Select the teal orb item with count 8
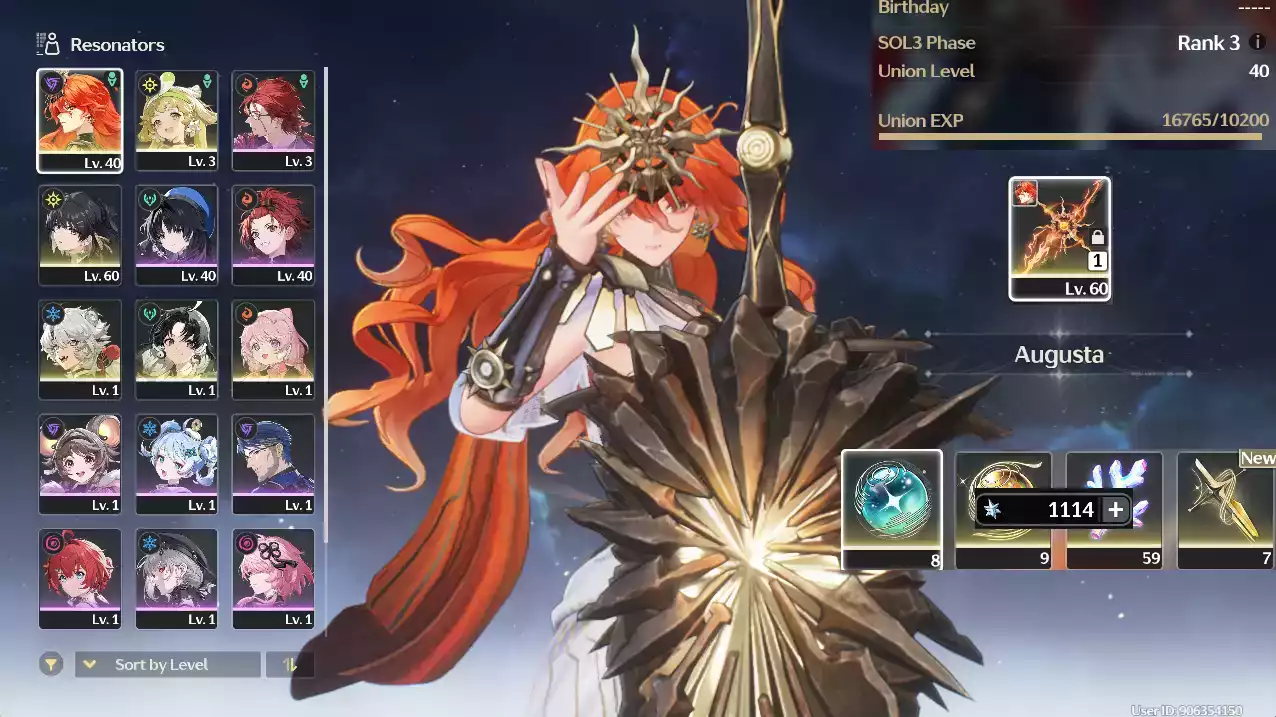This screenshot has height=717, width=1276. click(x=891, y=508)
